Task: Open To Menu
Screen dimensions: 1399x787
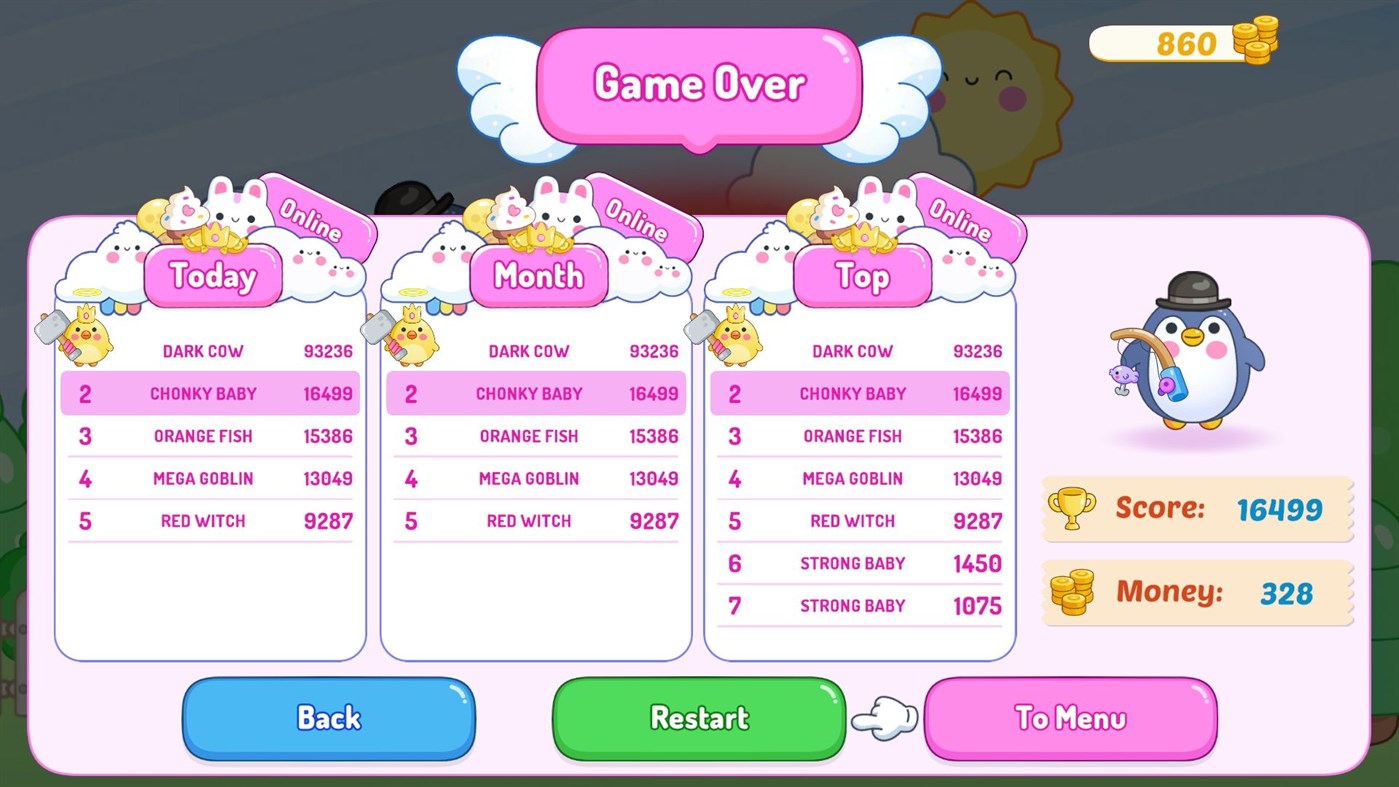Action: point(1069,717)
